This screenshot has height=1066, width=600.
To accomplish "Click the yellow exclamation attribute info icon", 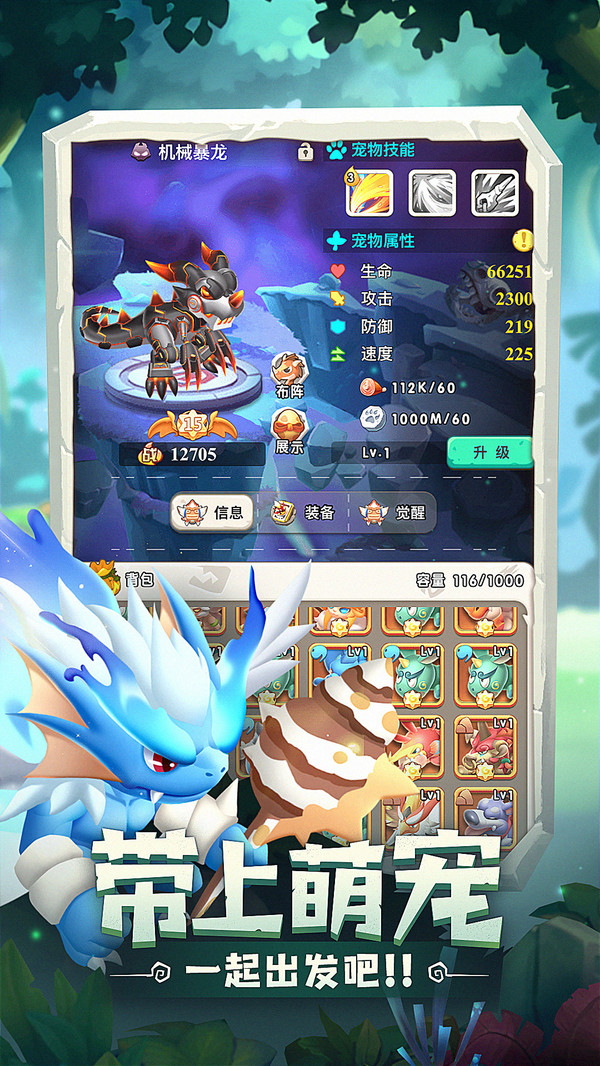I will pos(523,240).
